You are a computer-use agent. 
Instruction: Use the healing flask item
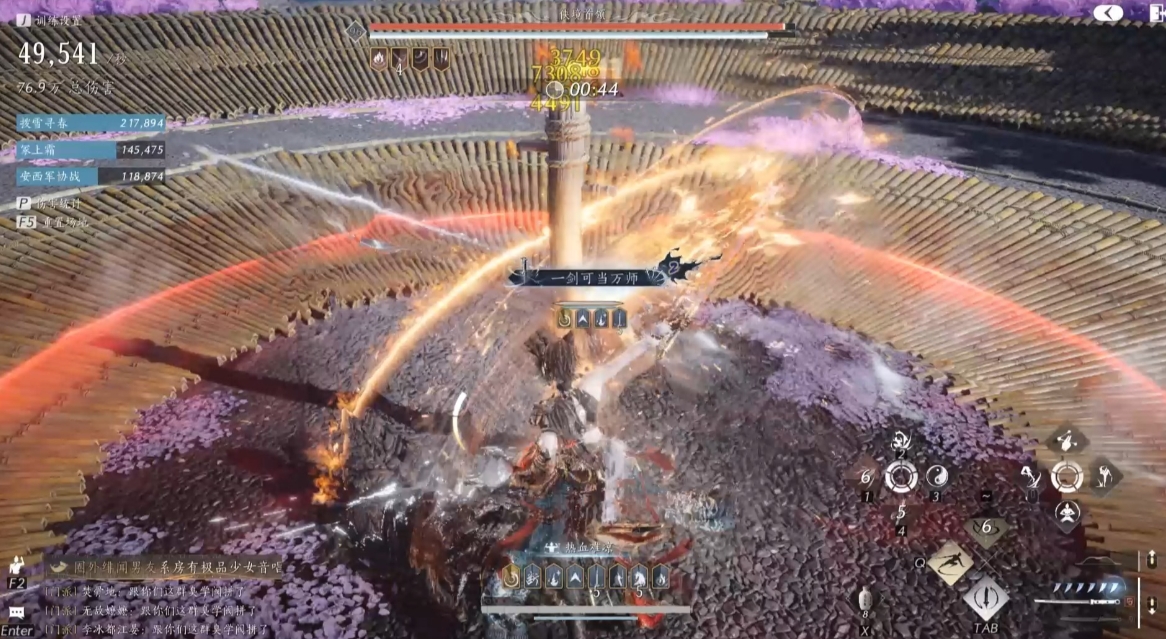click(x=865, y=600)
